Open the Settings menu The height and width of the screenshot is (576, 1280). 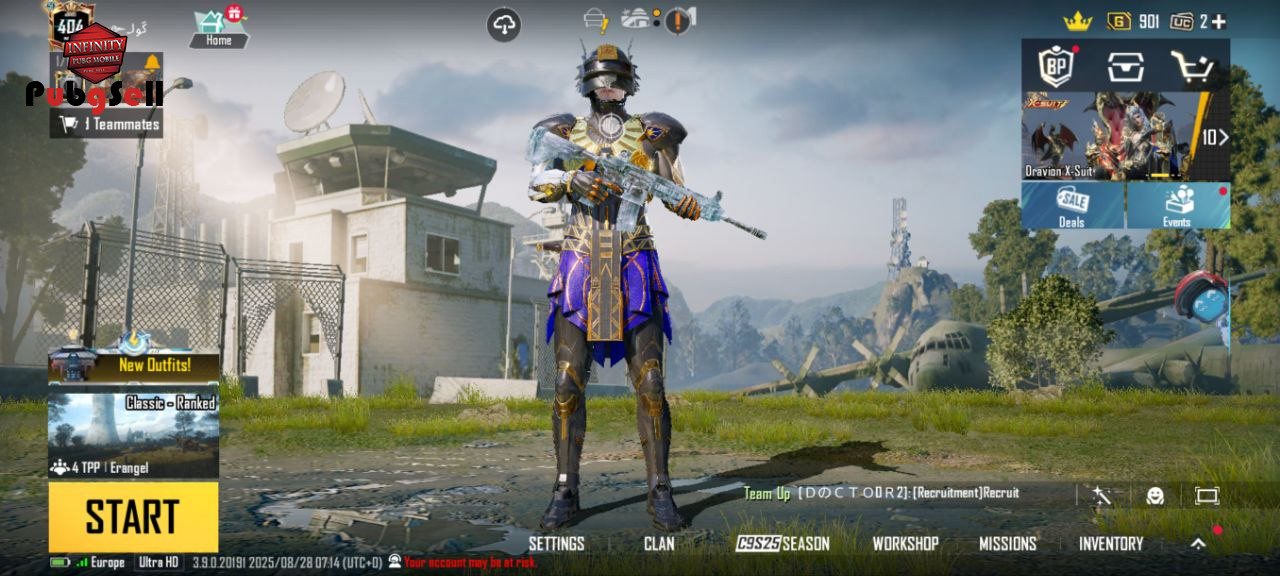(x=556, y=543)
